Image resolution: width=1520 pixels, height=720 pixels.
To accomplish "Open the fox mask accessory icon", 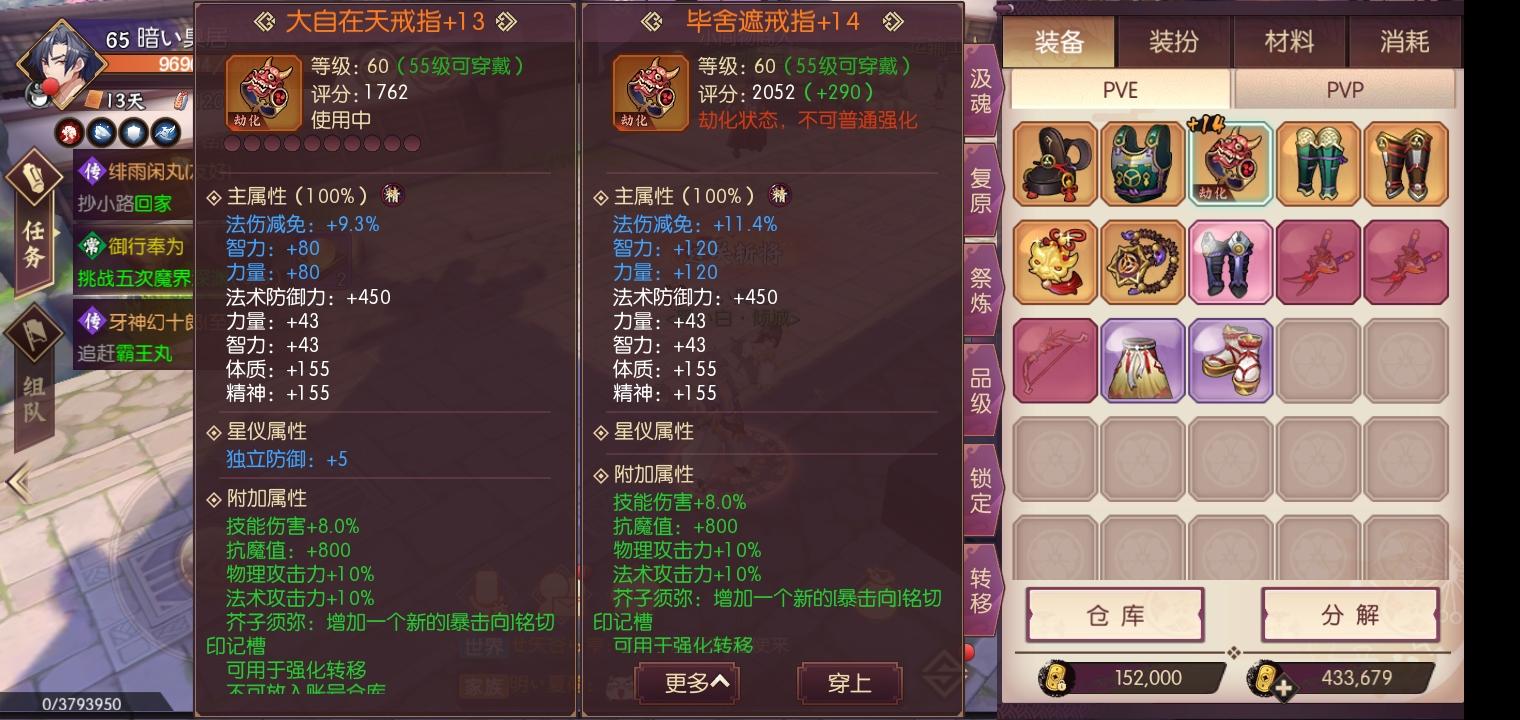I will pos(1055,262).
